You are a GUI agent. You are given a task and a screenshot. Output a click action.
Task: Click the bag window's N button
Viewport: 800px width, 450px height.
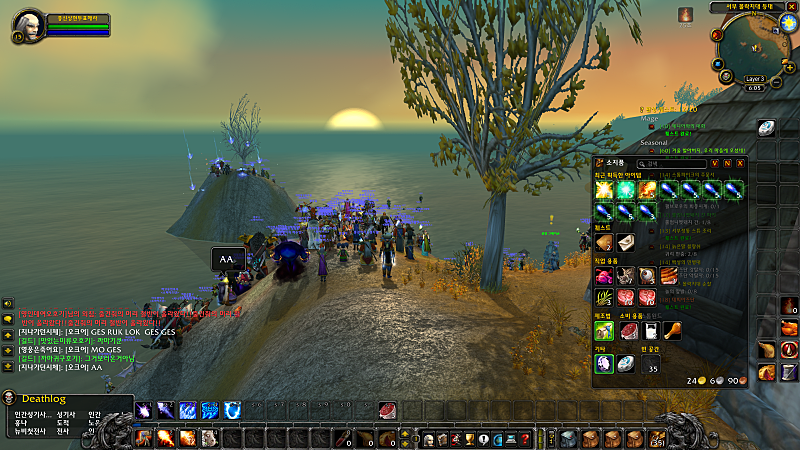click(x=727, y=163)
